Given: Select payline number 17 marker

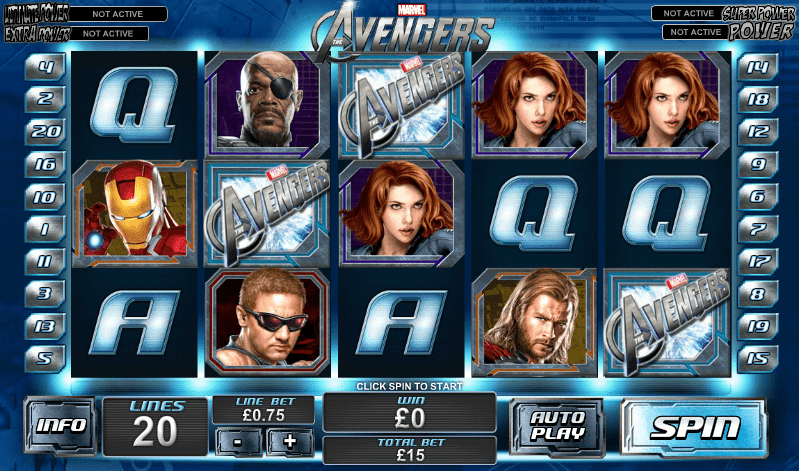Looking at the screenshot, I should pos(757,261).
